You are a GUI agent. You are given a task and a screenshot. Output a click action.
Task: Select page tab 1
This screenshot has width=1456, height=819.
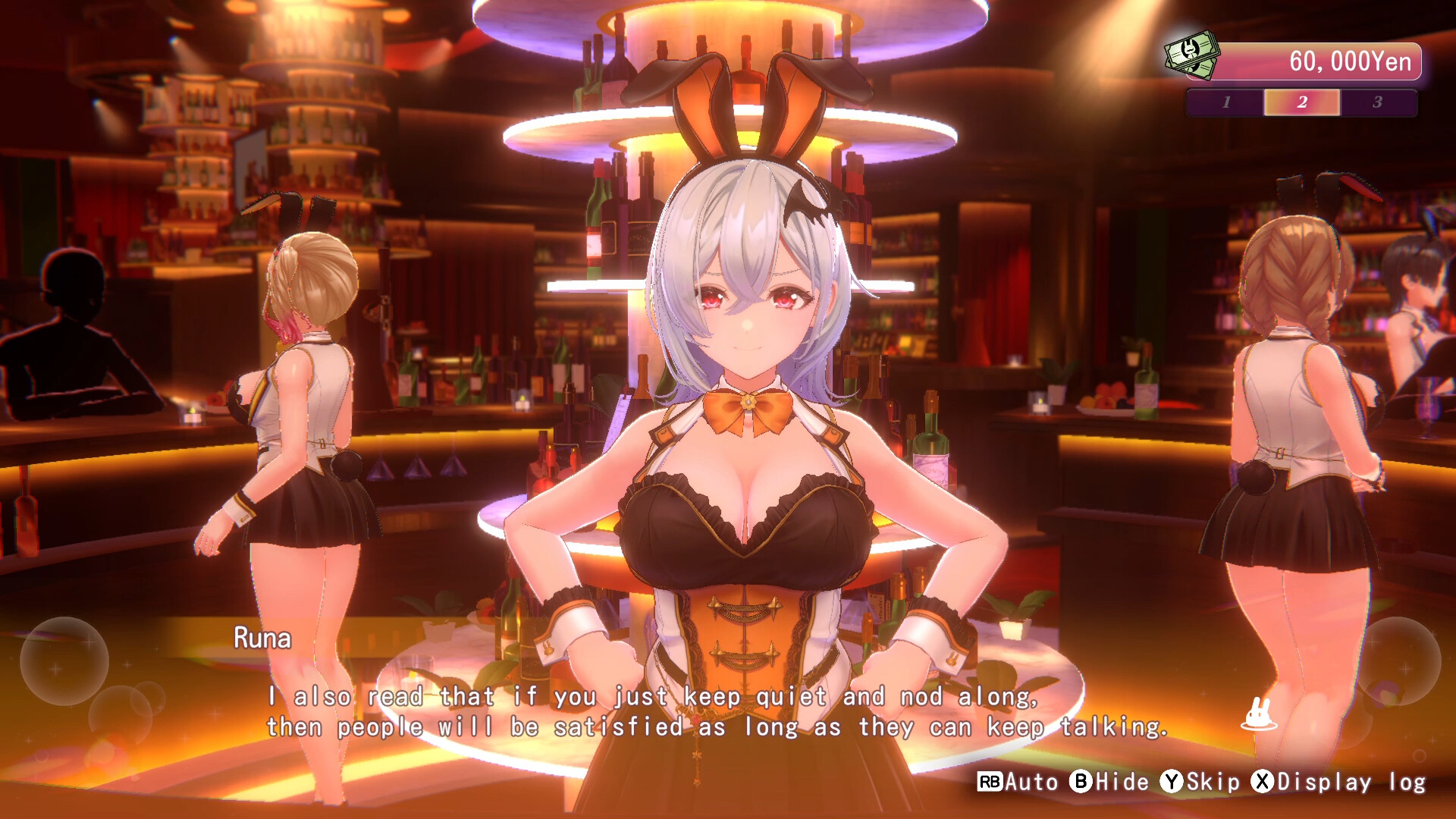1228,103
